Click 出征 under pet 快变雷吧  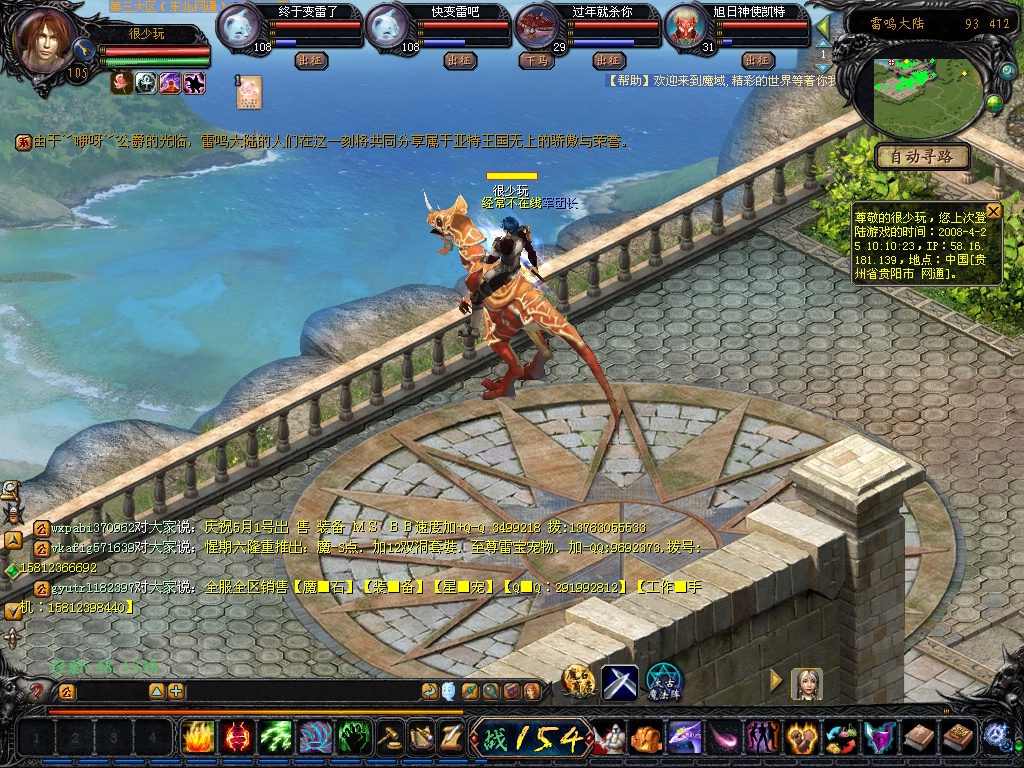(x=459, y=60)
